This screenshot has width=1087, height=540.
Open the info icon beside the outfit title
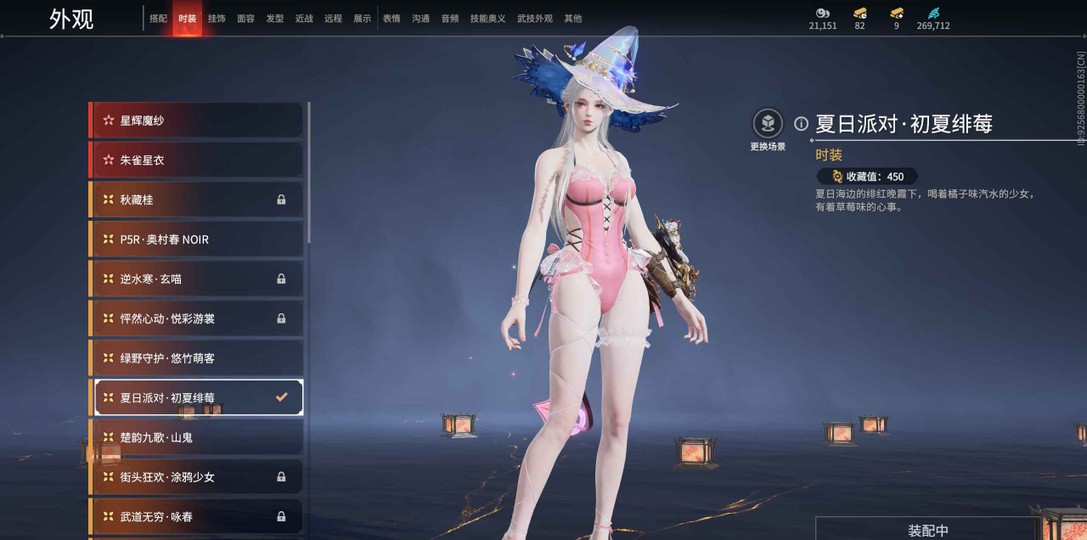[801, 124]
